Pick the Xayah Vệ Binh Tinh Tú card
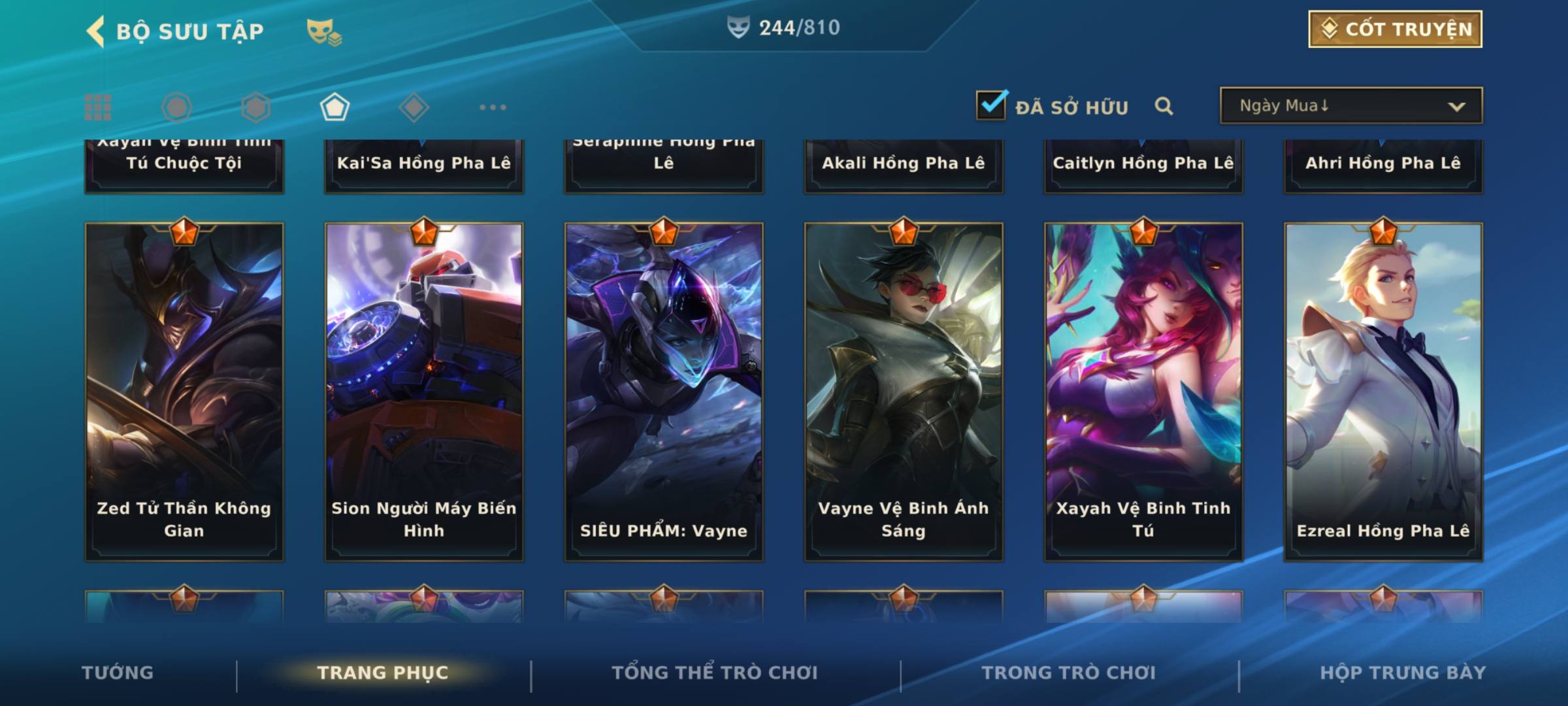This screenshot has height=706, width=1568. 1143,392
